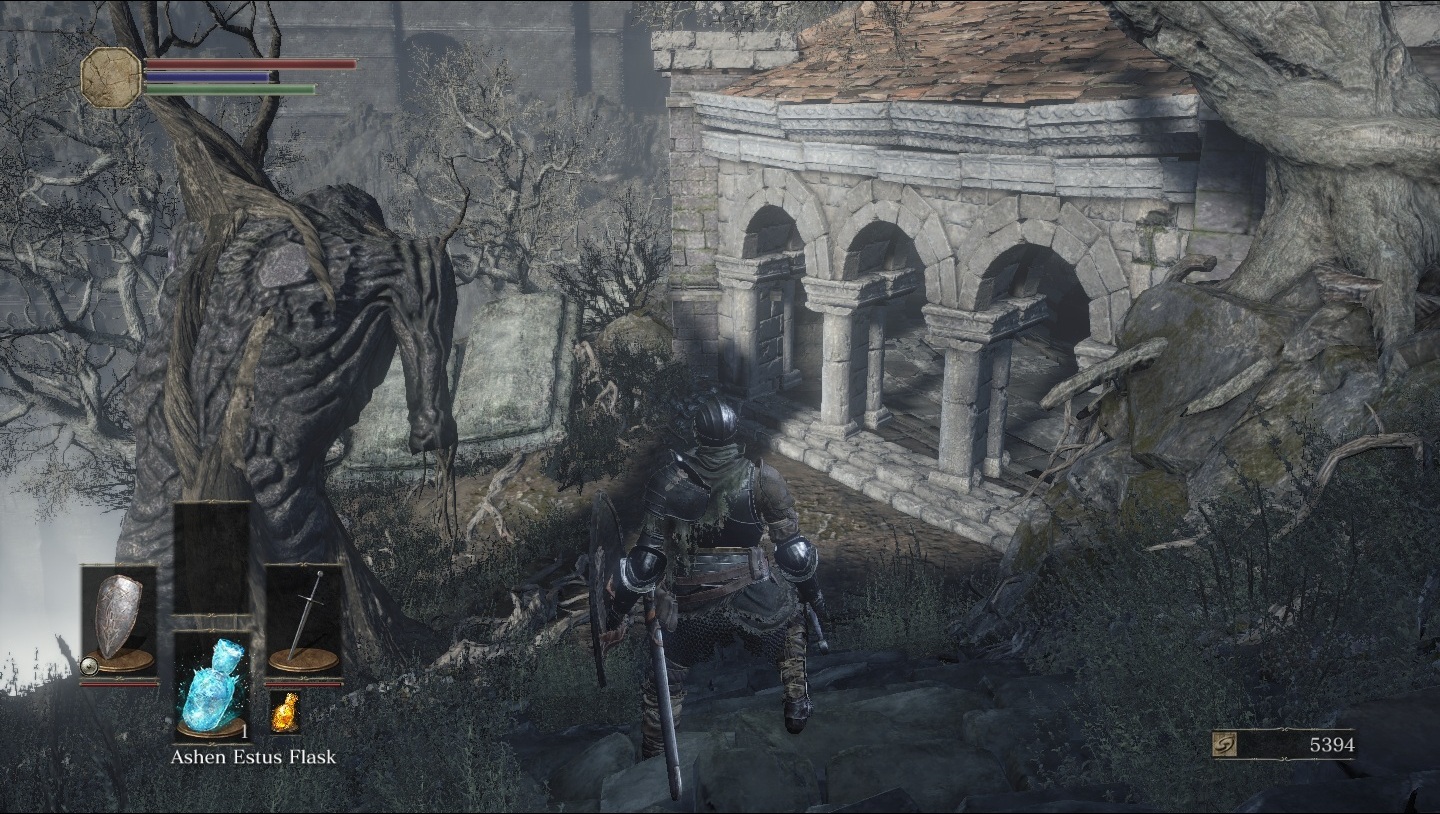
Task: Click the empty spell slot above the flask
Action: click(x=212, y=556)
